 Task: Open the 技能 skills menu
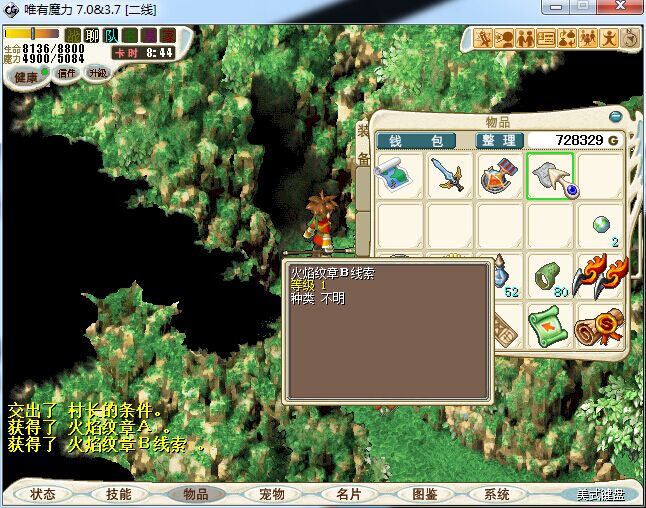point(118,494)
